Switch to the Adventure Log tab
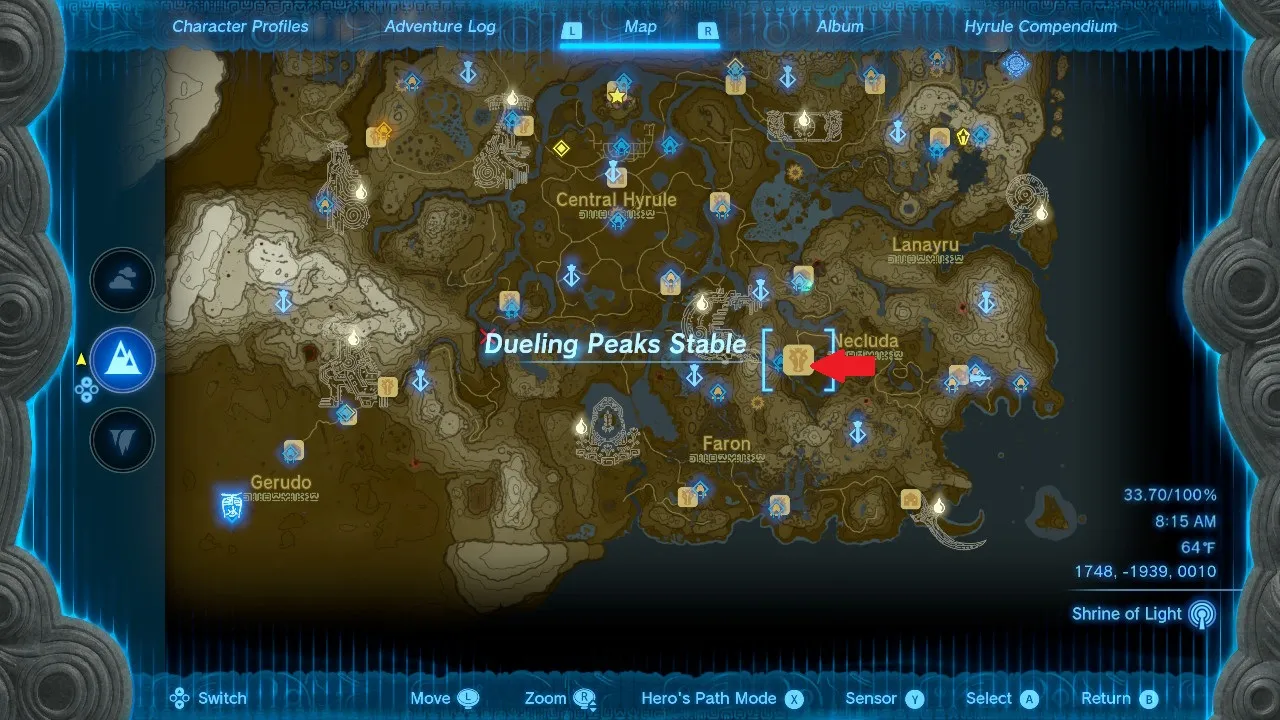 click(x=439, y=26)
